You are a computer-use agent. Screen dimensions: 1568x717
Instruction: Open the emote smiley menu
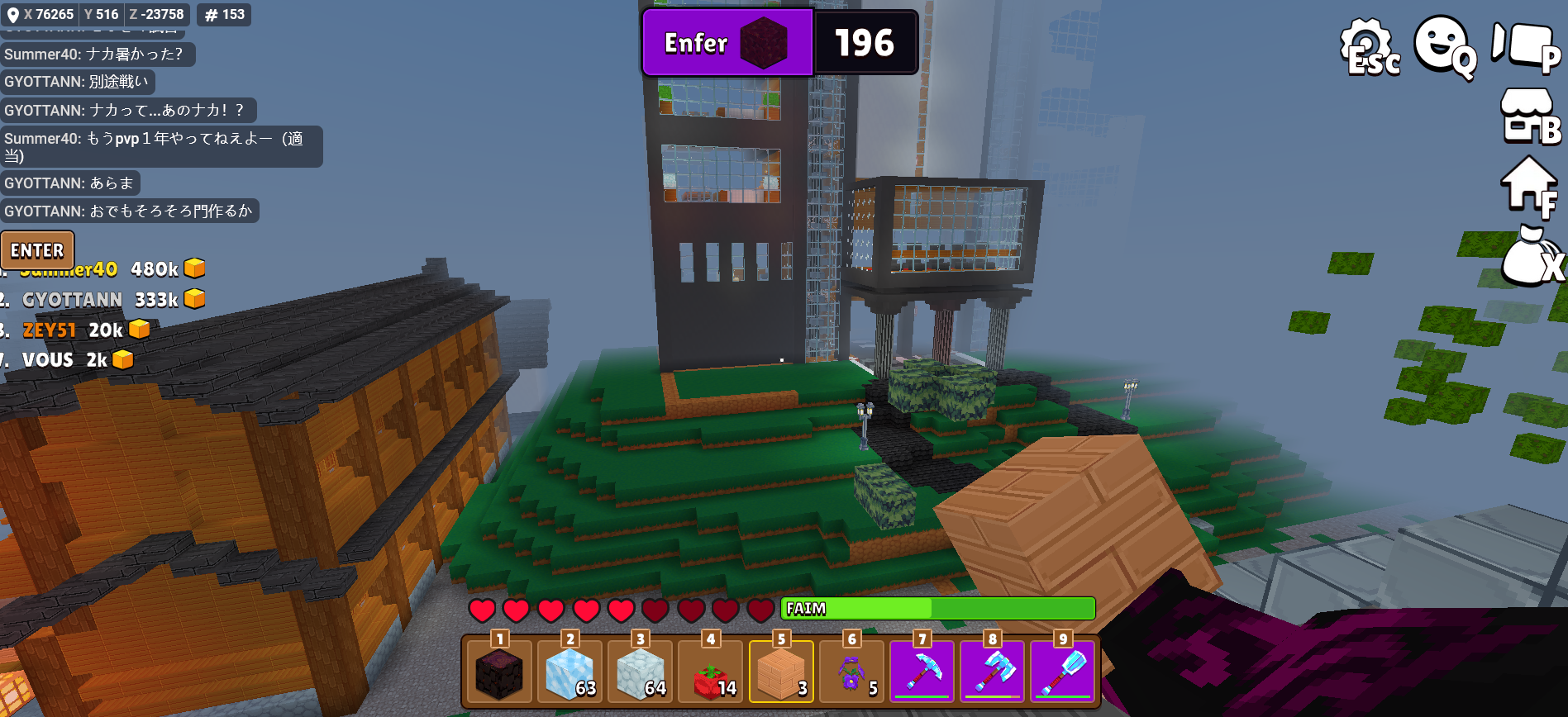point(1442,46)
